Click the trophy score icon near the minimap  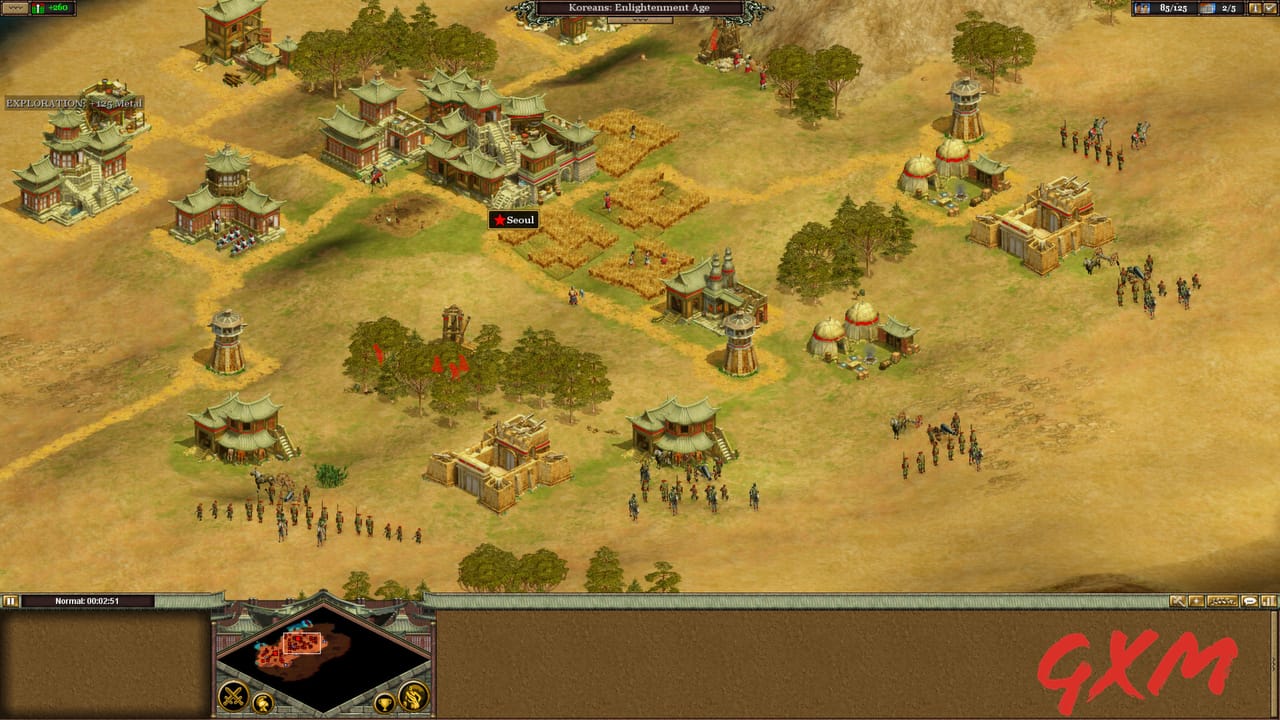click(x=385, y=703)
